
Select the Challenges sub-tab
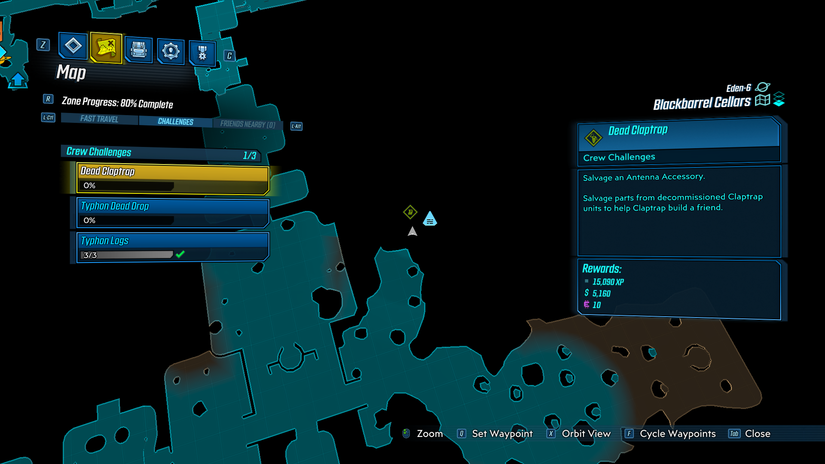(x=175, y=122)
